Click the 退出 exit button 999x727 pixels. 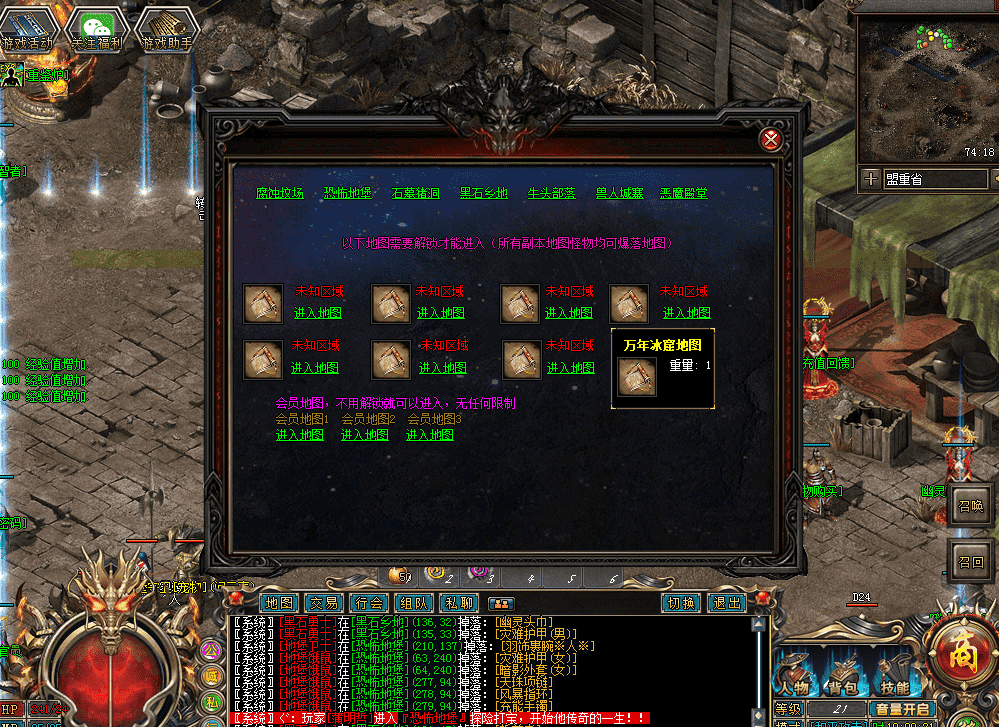point(727,603)
